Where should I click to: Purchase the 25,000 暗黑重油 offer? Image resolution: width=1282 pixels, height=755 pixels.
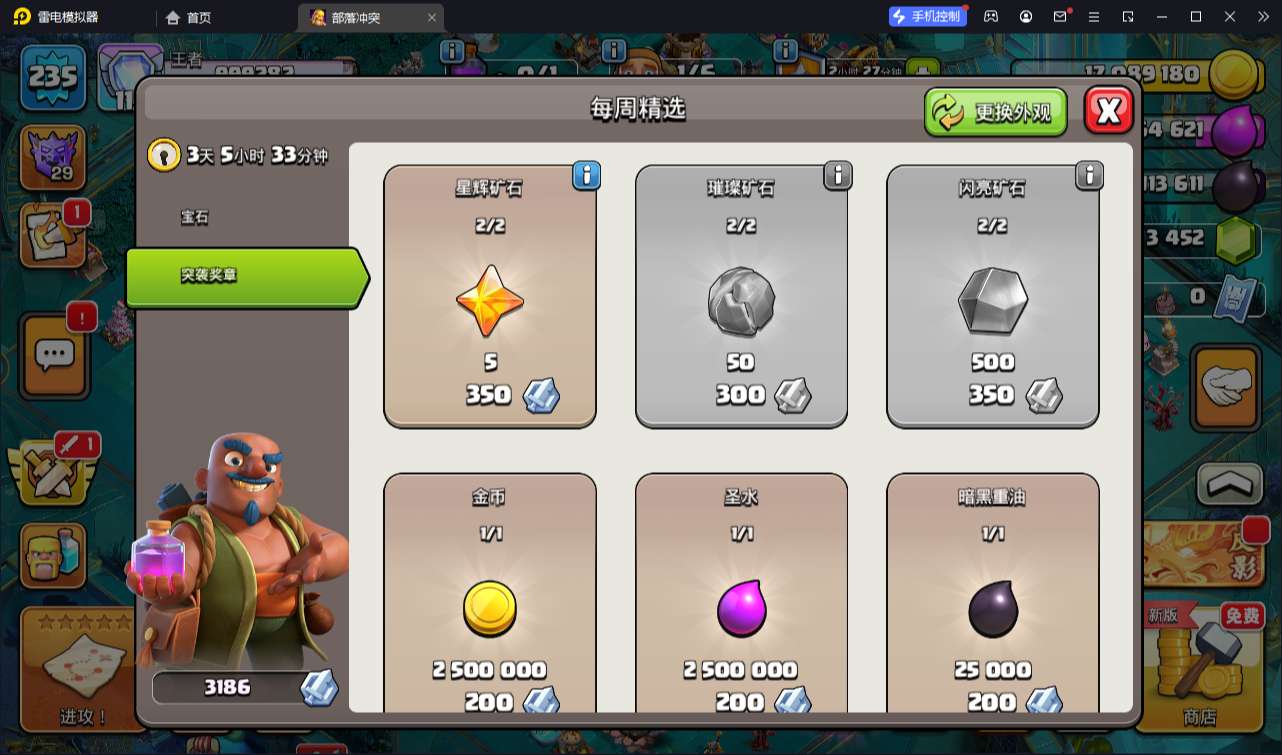tap(992, 600)
